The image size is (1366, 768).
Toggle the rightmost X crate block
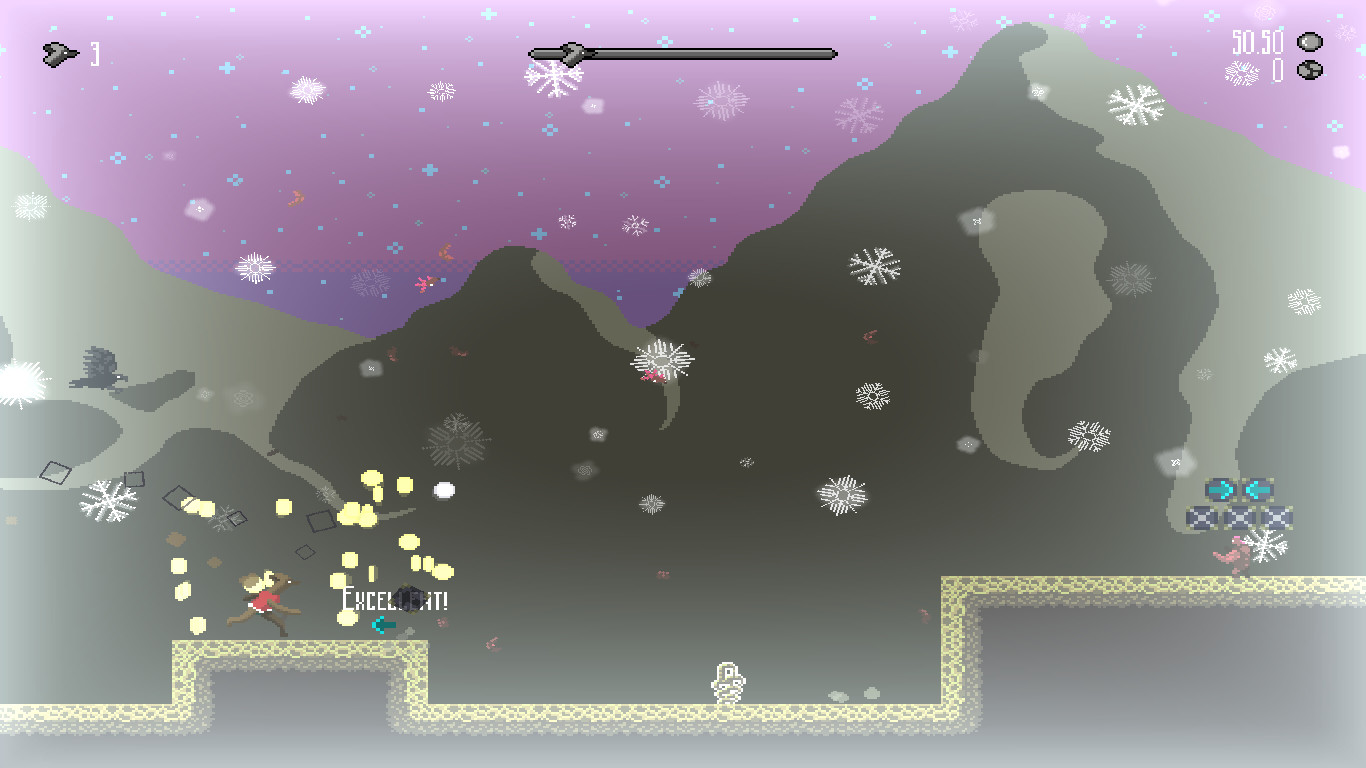coord(1276,517)
